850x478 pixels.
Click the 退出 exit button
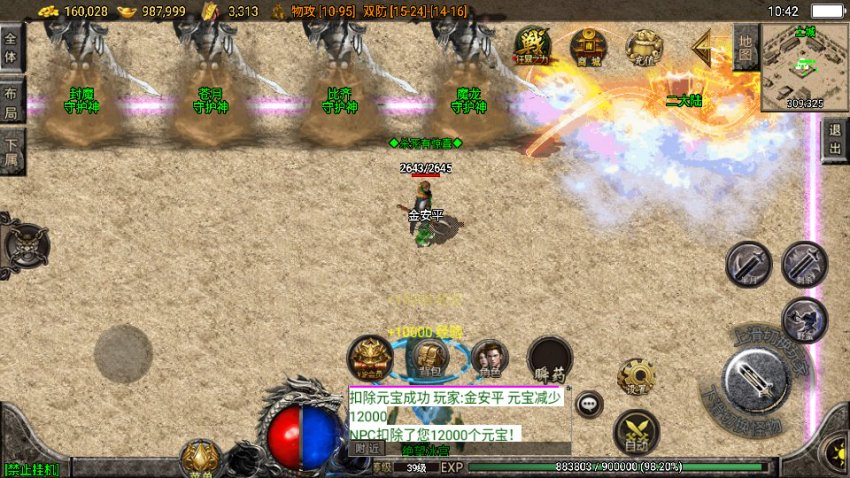tap(835, 139)
